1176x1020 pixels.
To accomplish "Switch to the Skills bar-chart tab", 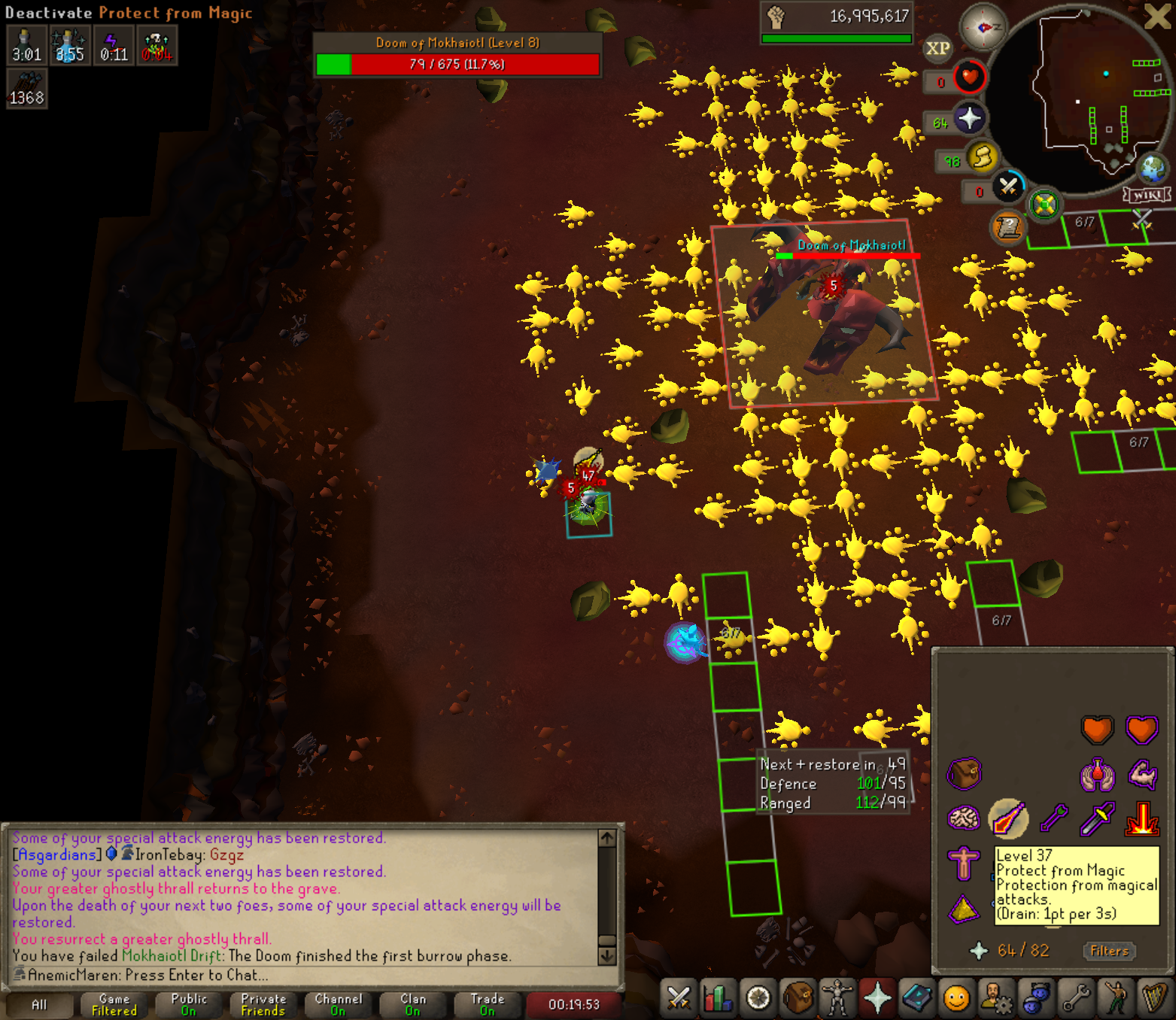I will [718, 998].
